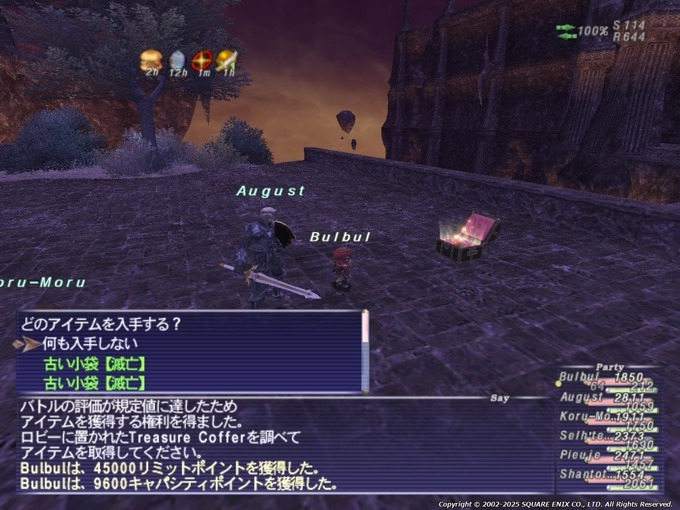Image resolution: width=680 pixels, height=510 pixels.
Task: Select the burger food status icon
Action: 151,60
